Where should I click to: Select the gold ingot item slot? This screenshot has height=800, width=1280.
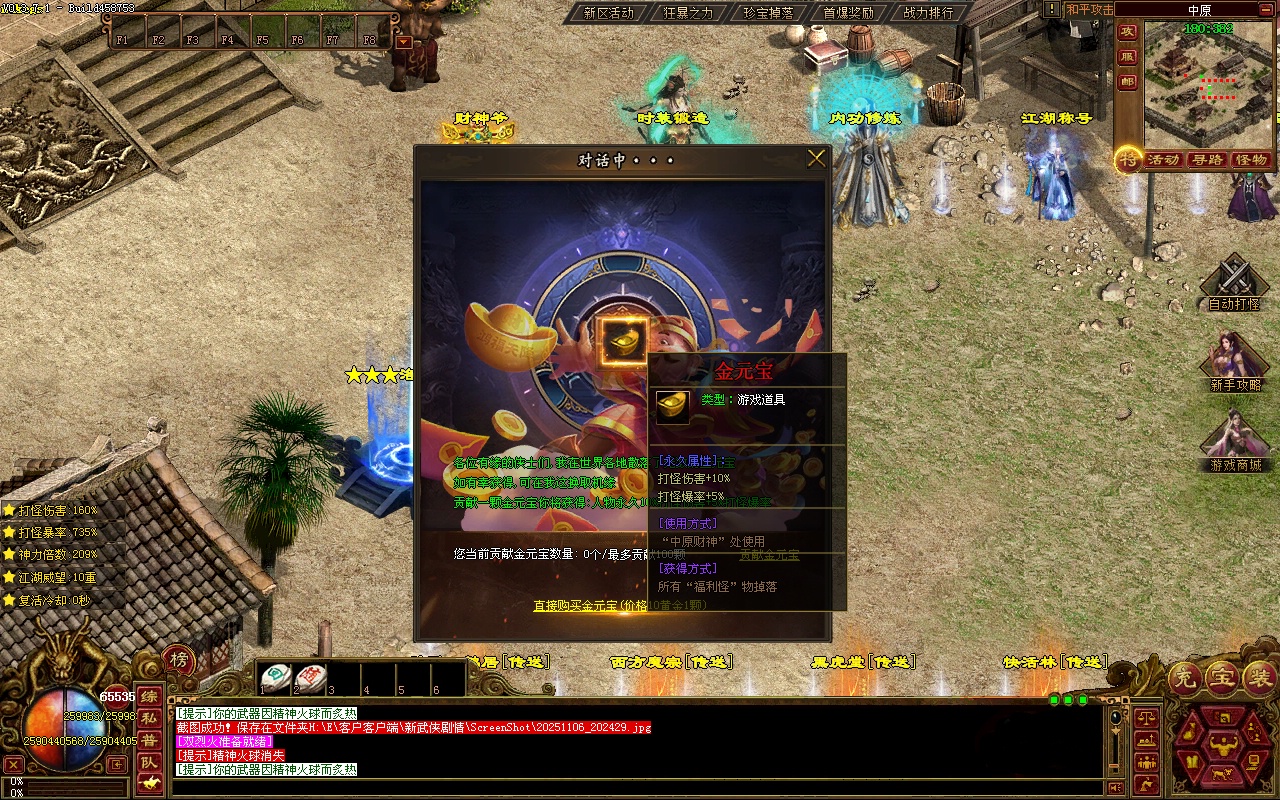pos(624,341)
